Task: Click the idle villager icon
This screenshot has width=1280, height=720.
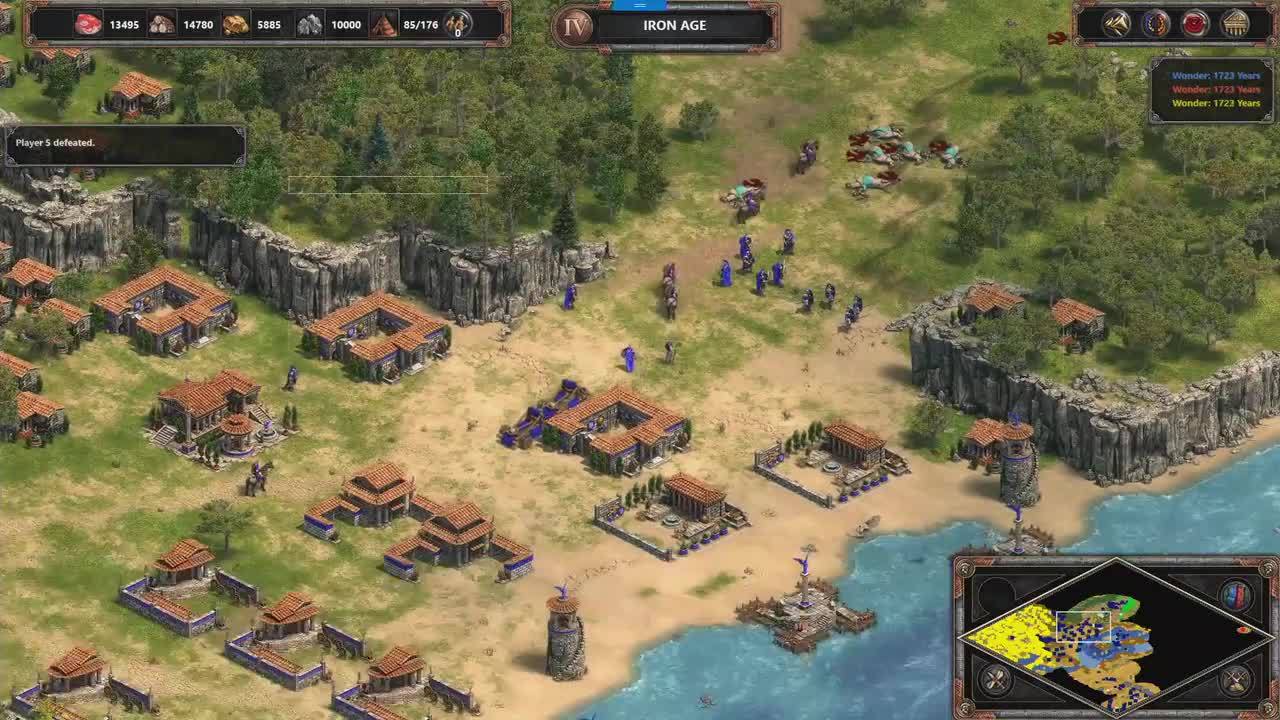Action: (457, 22)
